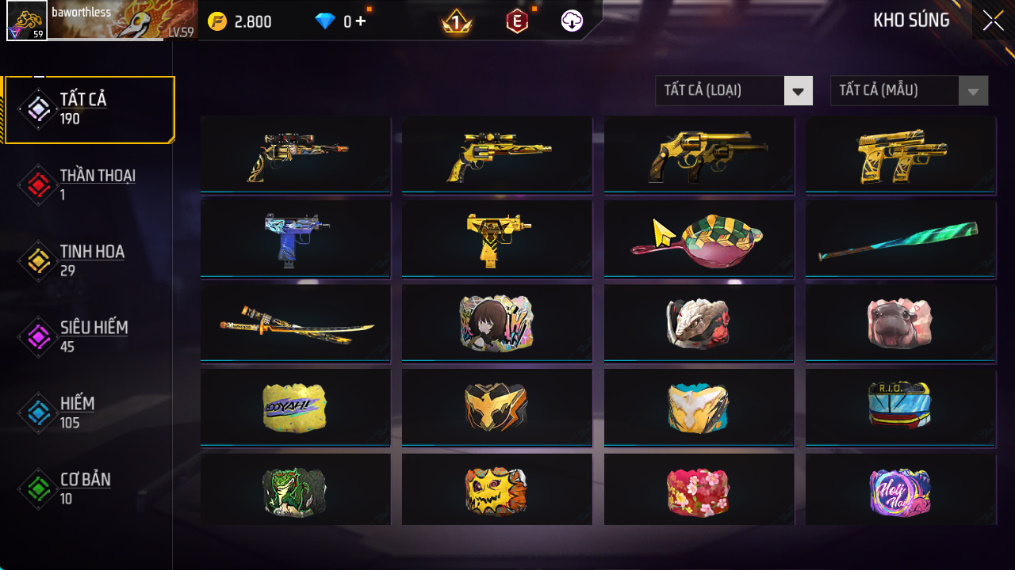Add diamonds with the plus button

point(360,21)
